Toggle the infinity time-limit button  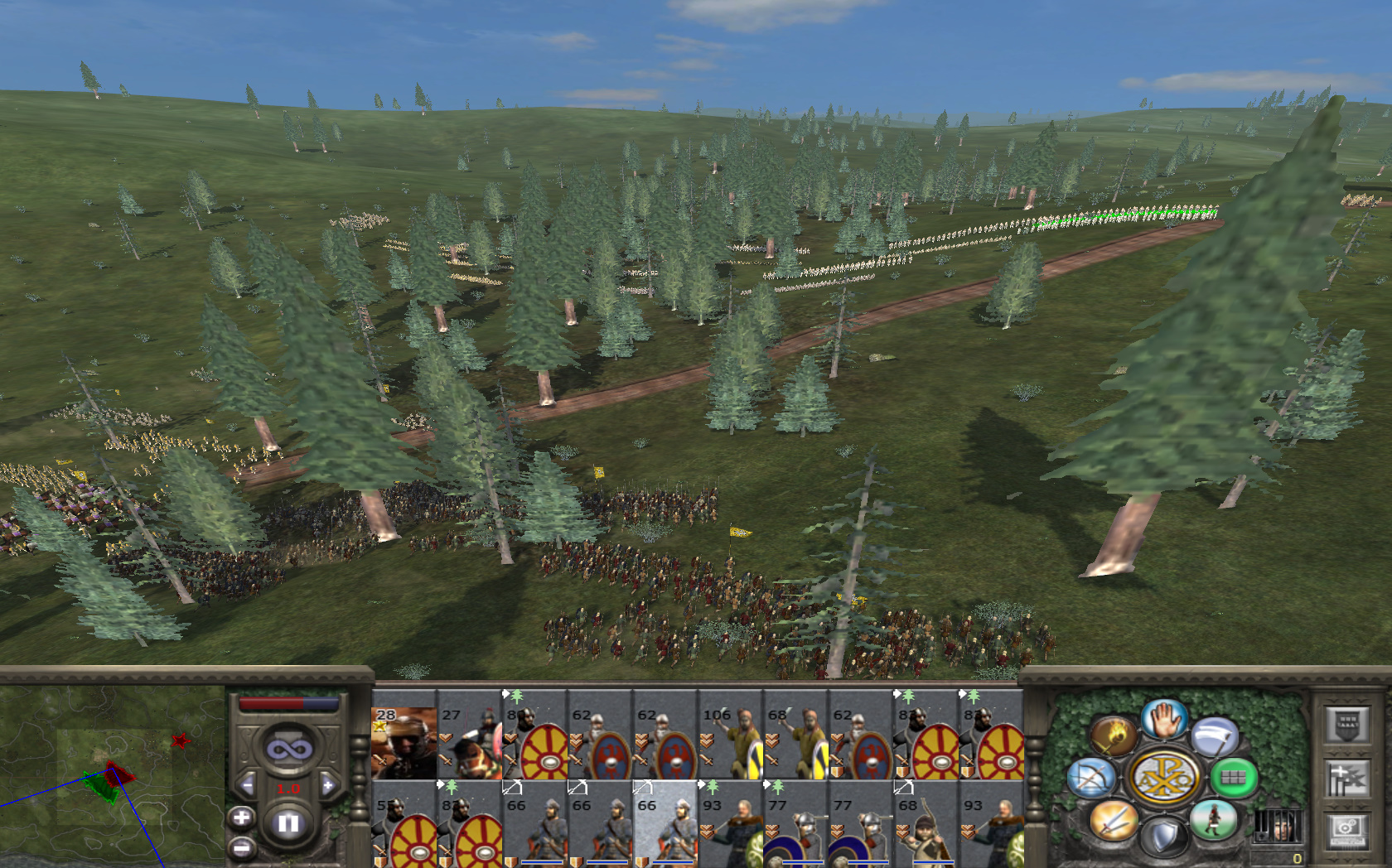coord(288,750)
